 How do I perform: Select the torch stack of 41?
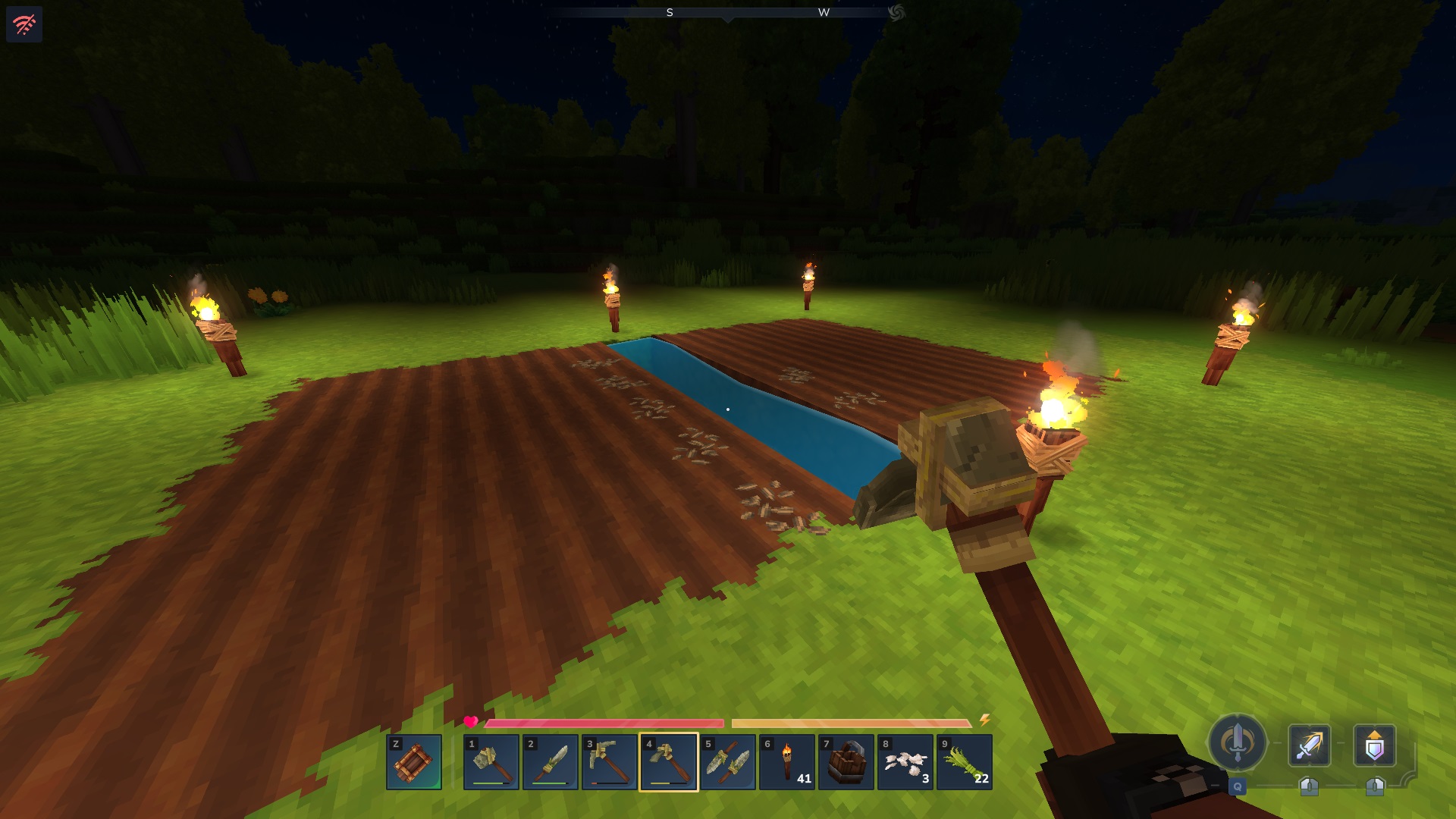(x=787, y=761)
